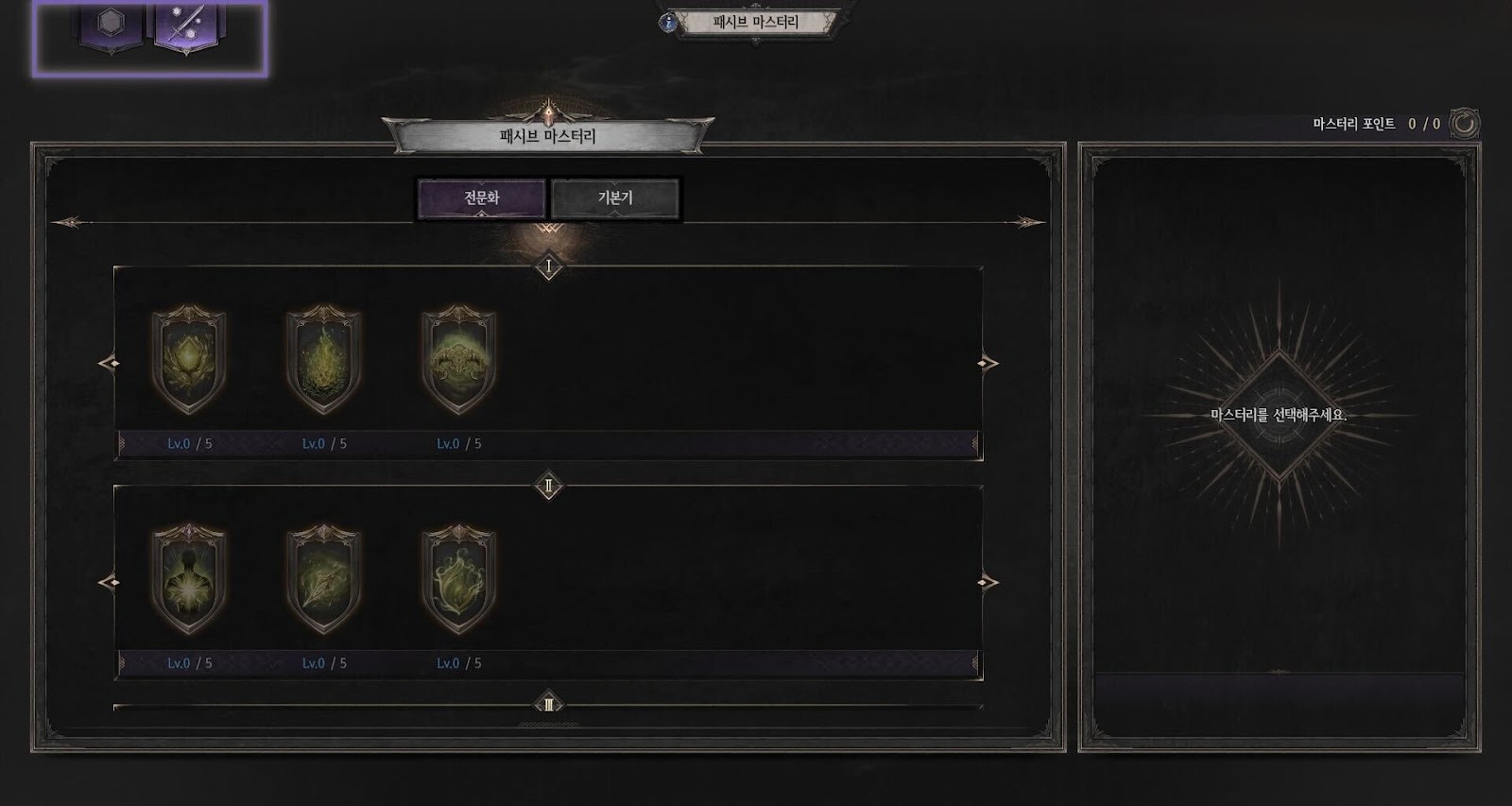Click the right arrow of tier II row
The width and height of the screenshot is (1512, 806).
pyautogui.click(x=988, y=582)
